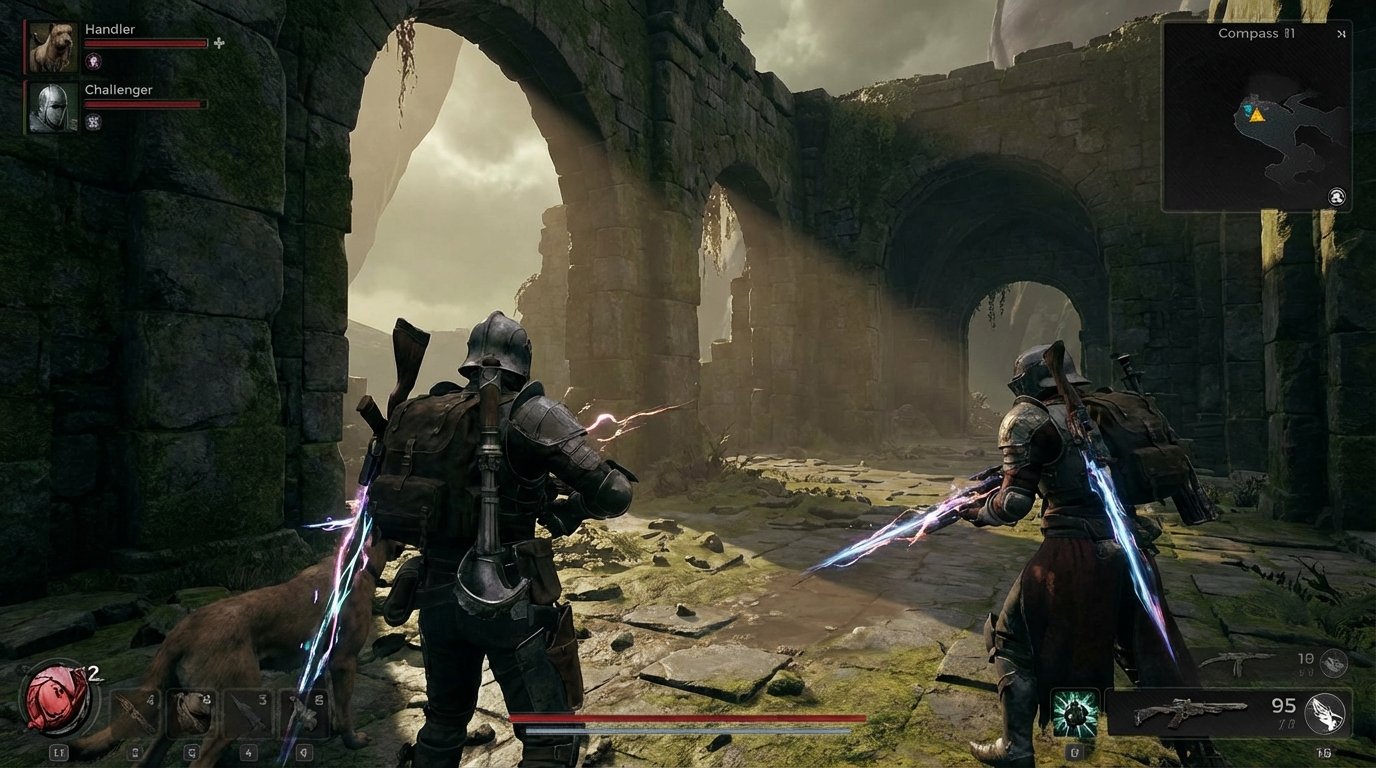Click Handler's name in the party list
The image size is (1376, 768).
[x=108, y=28]
